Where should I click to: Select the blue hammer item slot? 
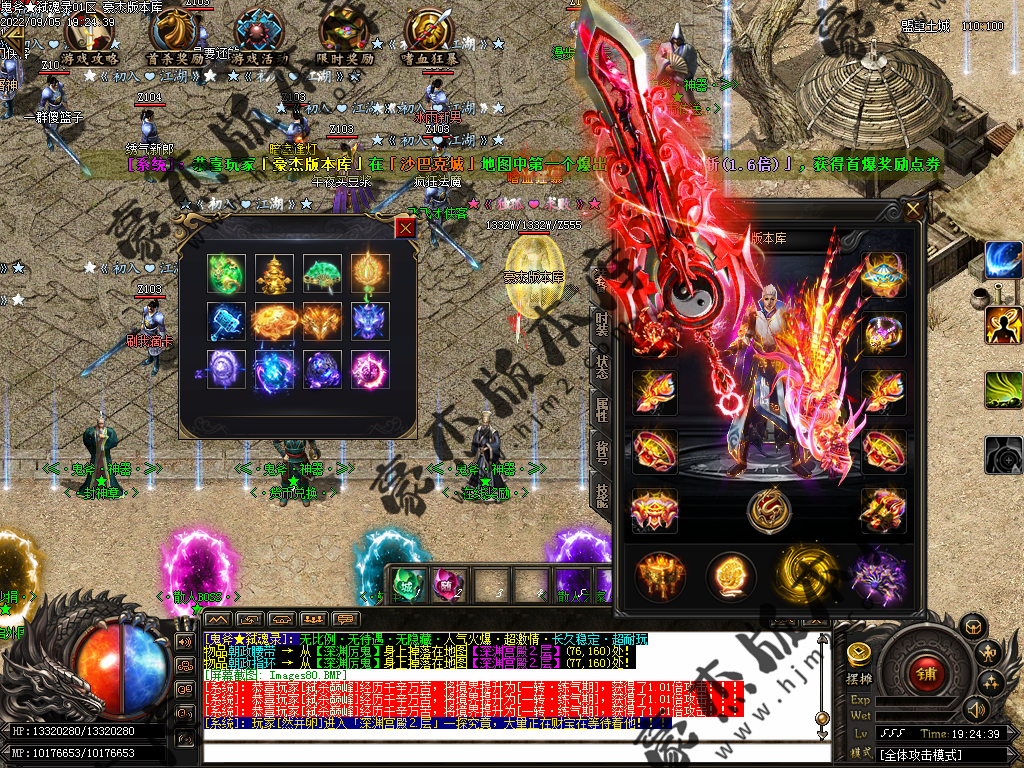click(x=225, y=322)
